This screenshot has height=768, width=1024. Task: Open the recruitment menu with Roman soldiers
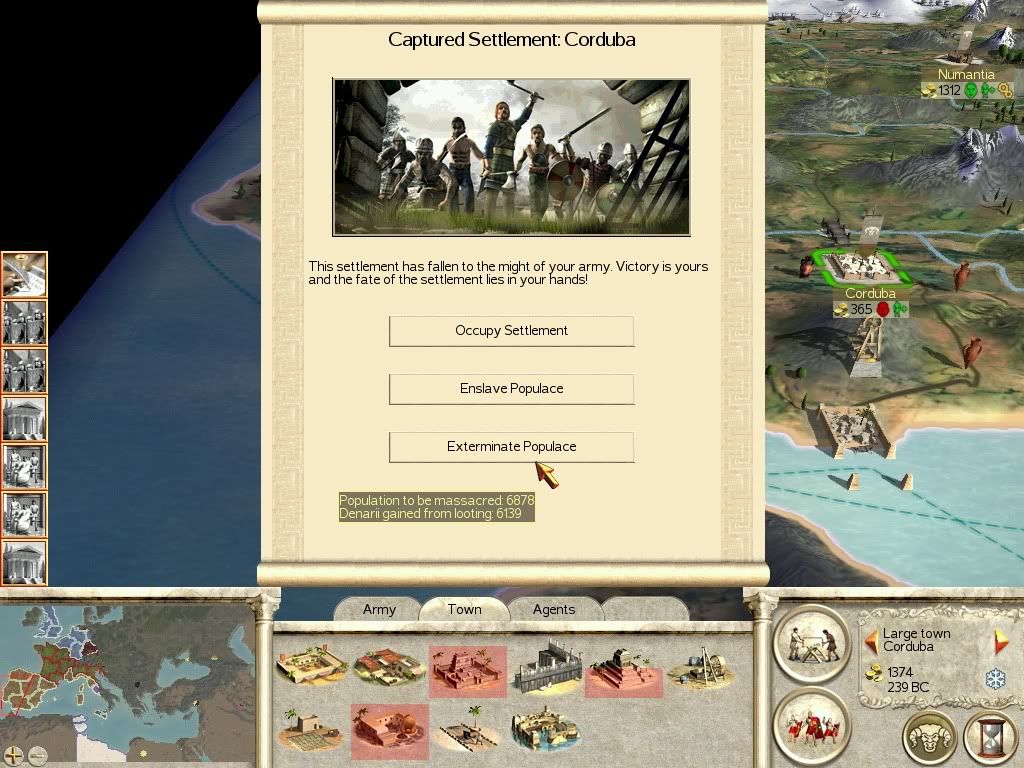[x=811, y=723]
